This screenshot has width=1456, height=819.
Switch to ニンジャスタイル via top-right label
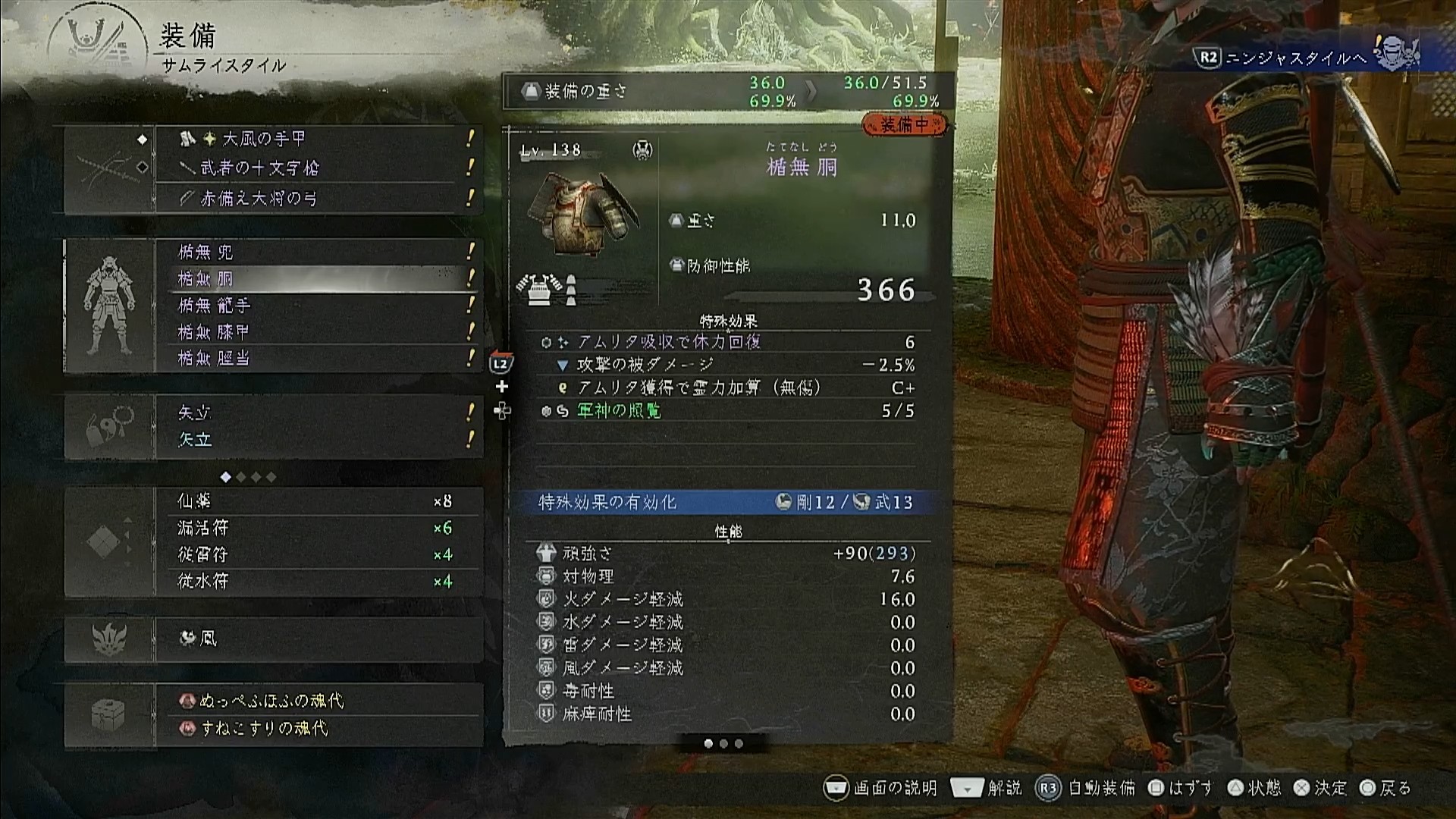click(1295, 58)
